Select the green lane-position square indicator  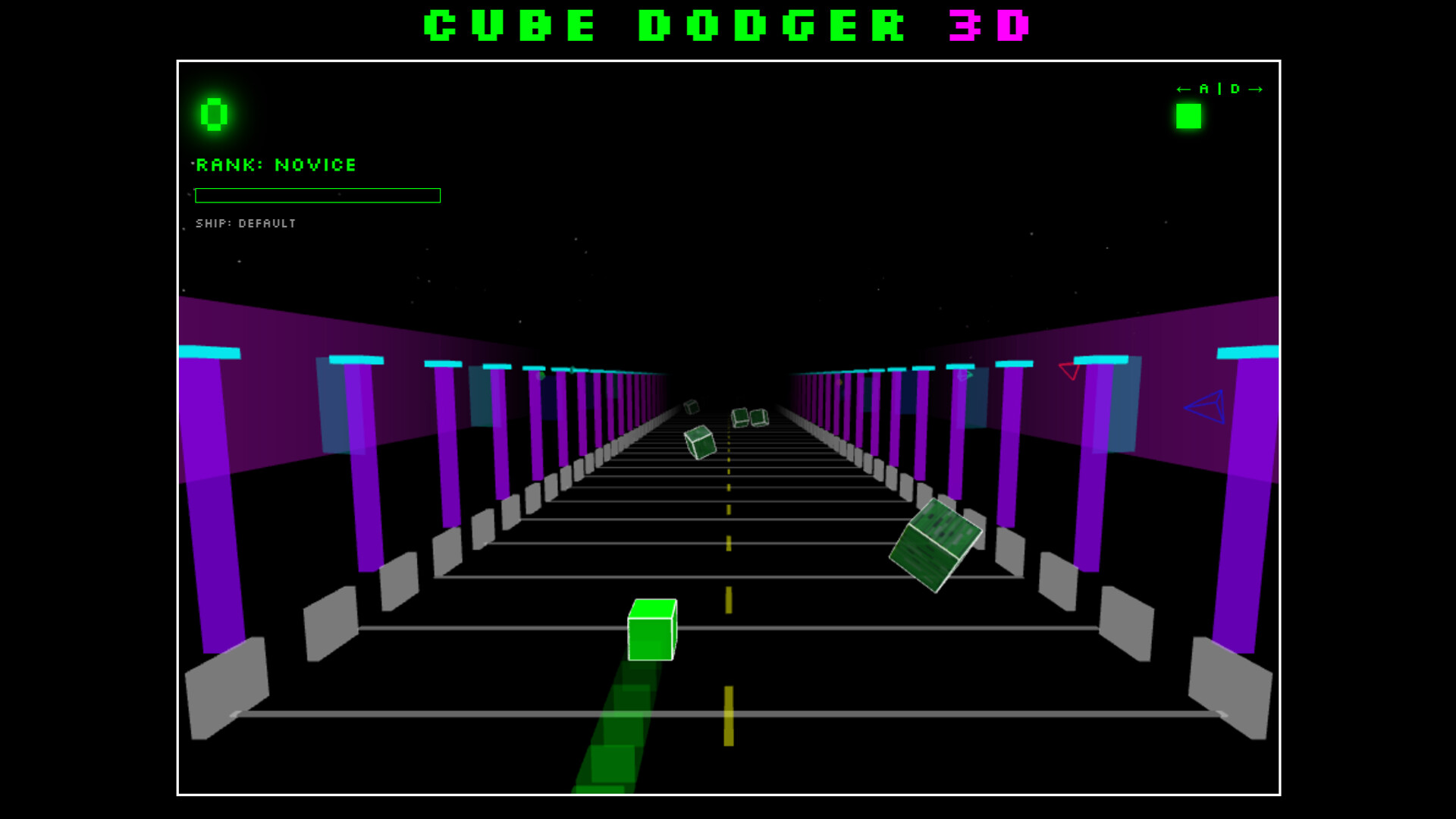[x=1188, y=118]
